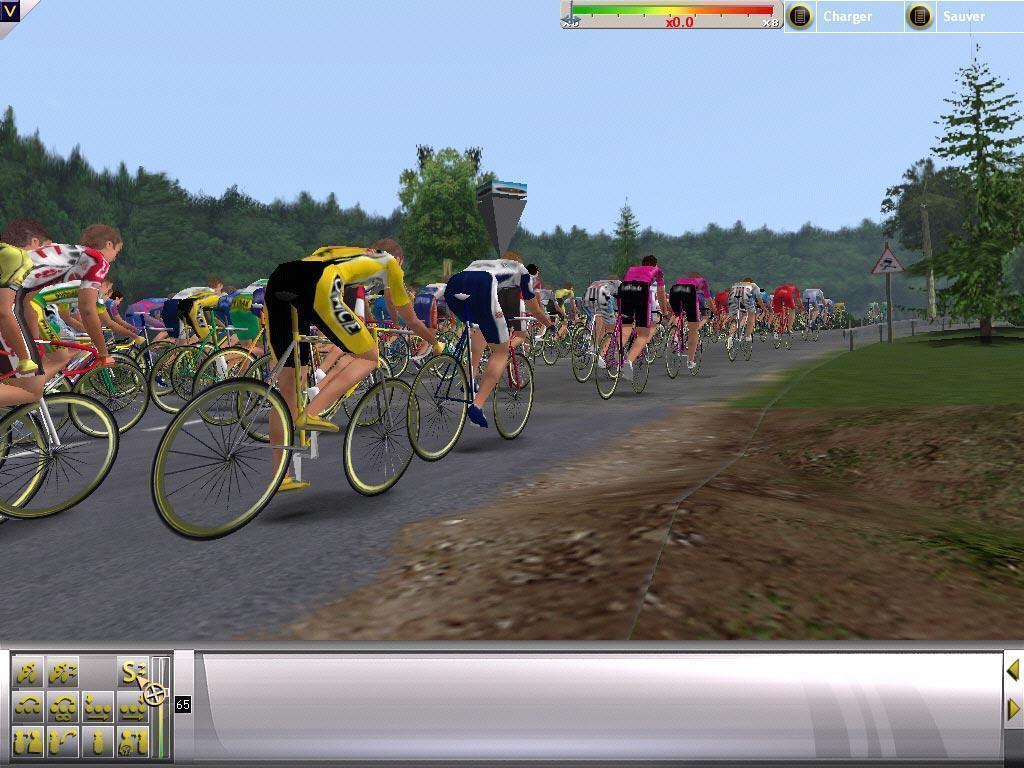
Task: Select the rider with curved arrow command
Action: 63,741
